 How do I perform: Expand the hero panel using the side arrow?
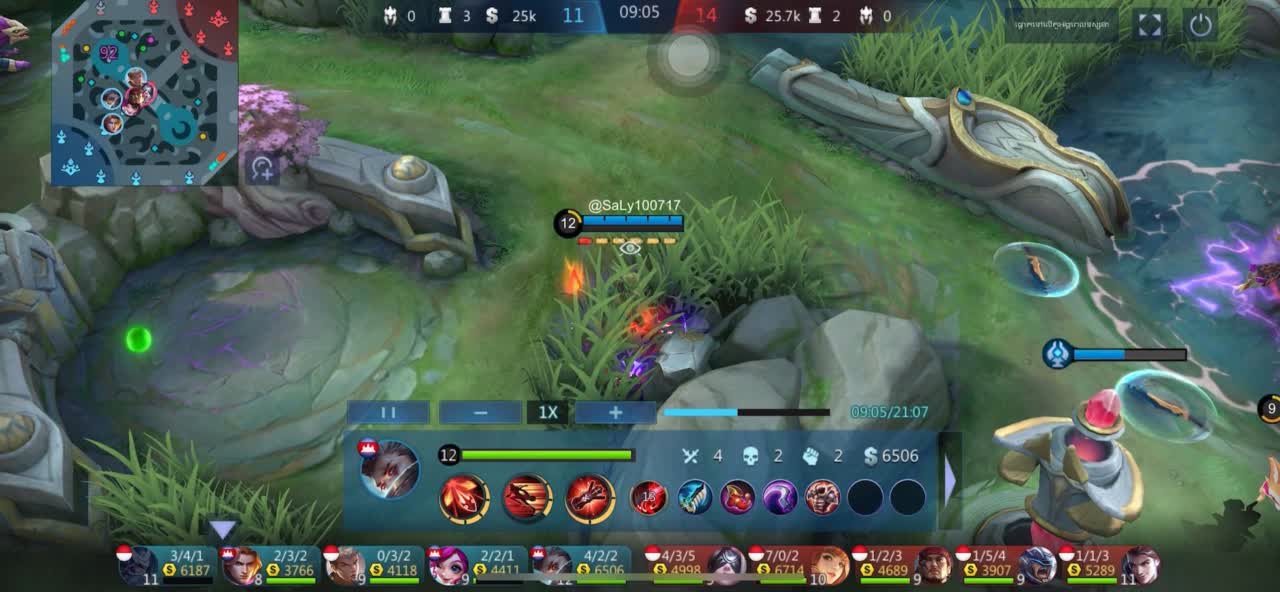[x=950, y=481]
